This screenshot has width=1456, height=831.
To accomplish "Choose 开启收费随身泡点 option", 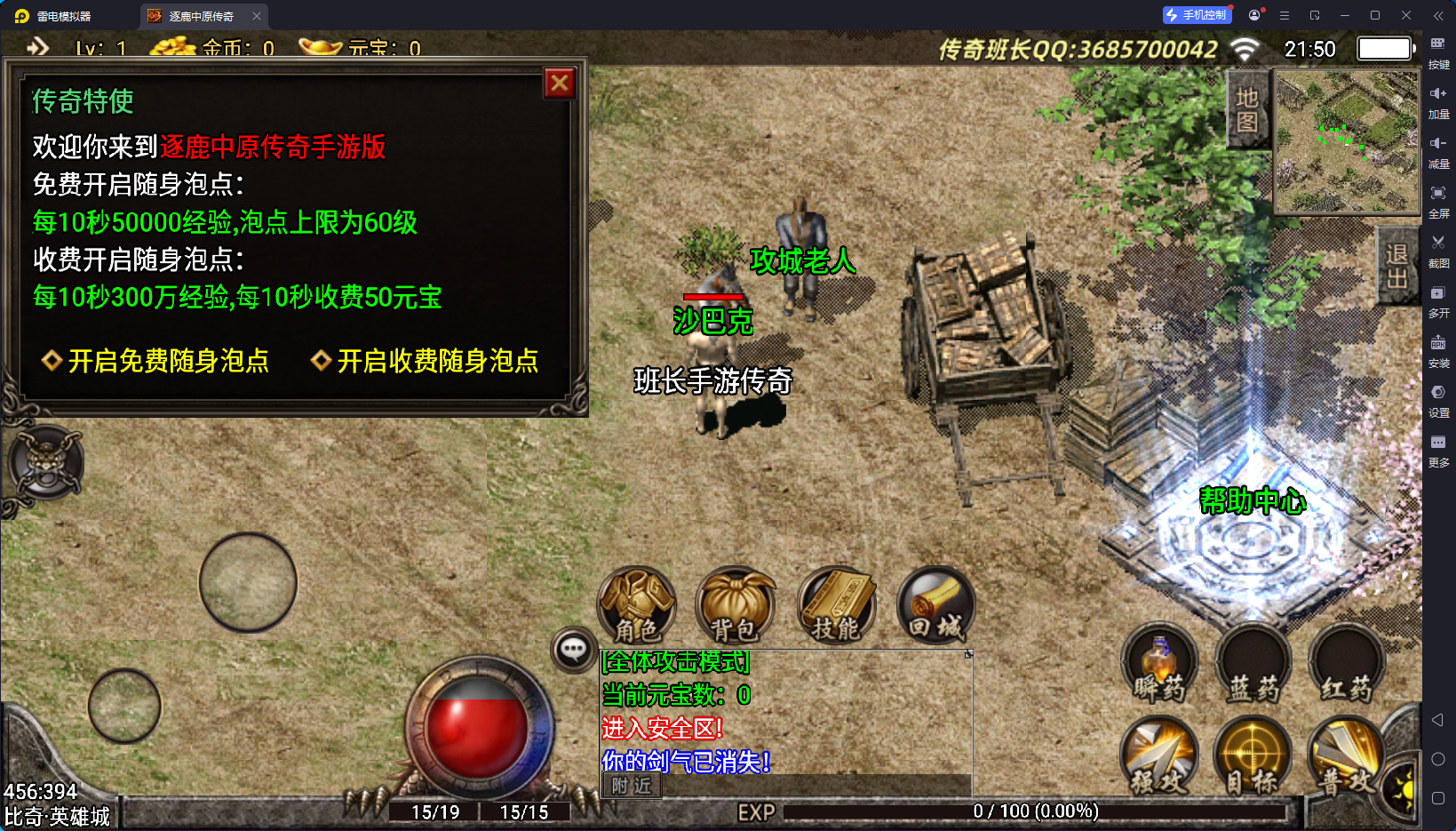I will pyautogui.click(x=426, y=361).
